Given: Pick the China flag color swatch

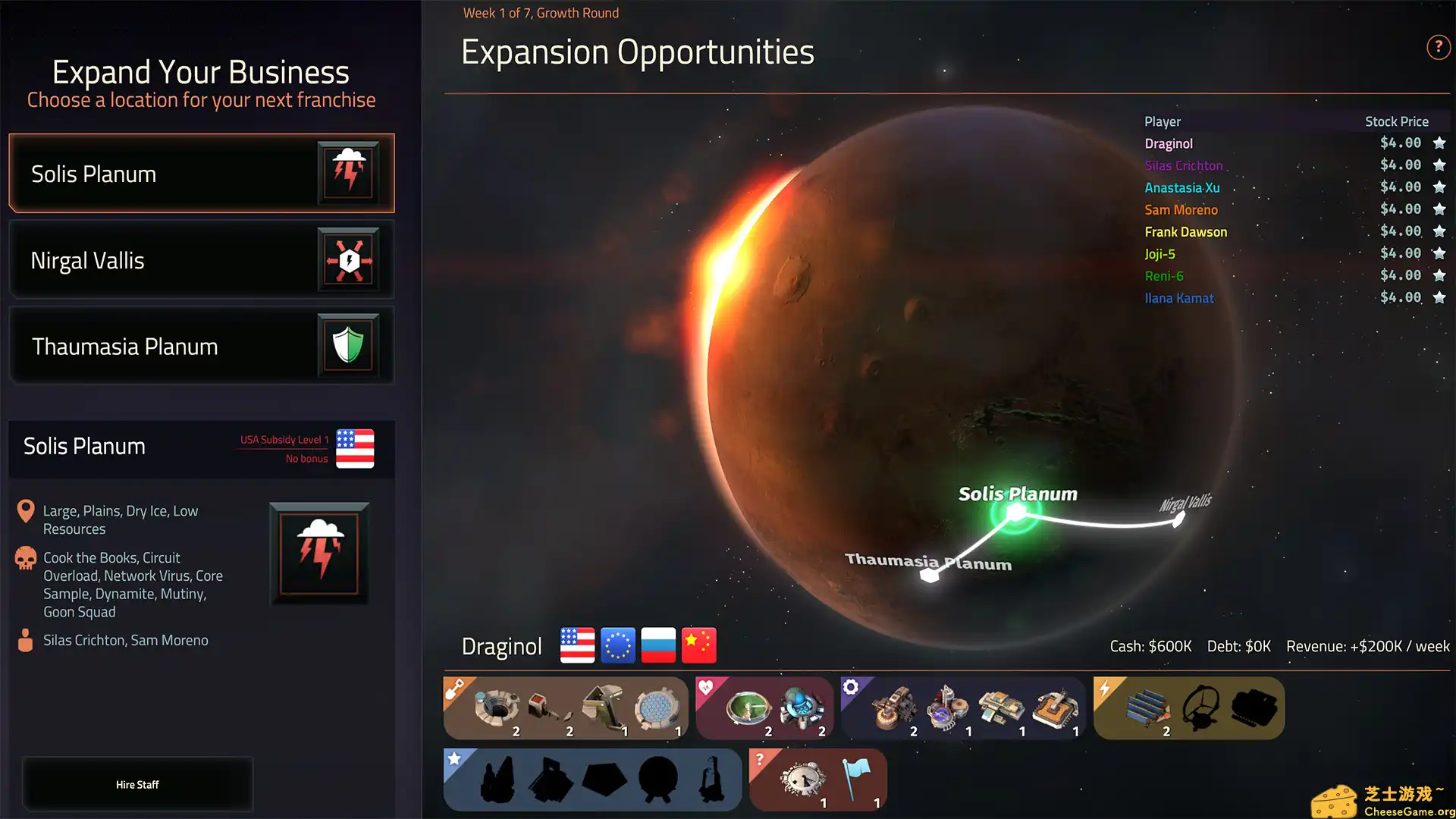Looking at the screenshot, I should [x=698, y=645].
